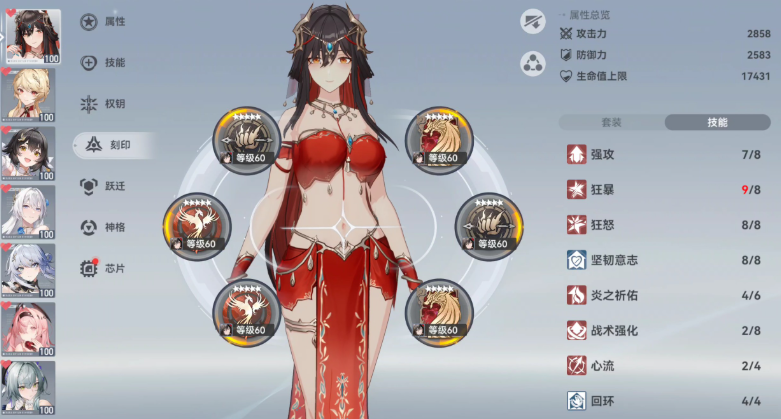The height and width of the screenshot is (419, 781).
Task: Open the 芯片 chip menu
Action: pyautogui.click(x=109, y=268)
